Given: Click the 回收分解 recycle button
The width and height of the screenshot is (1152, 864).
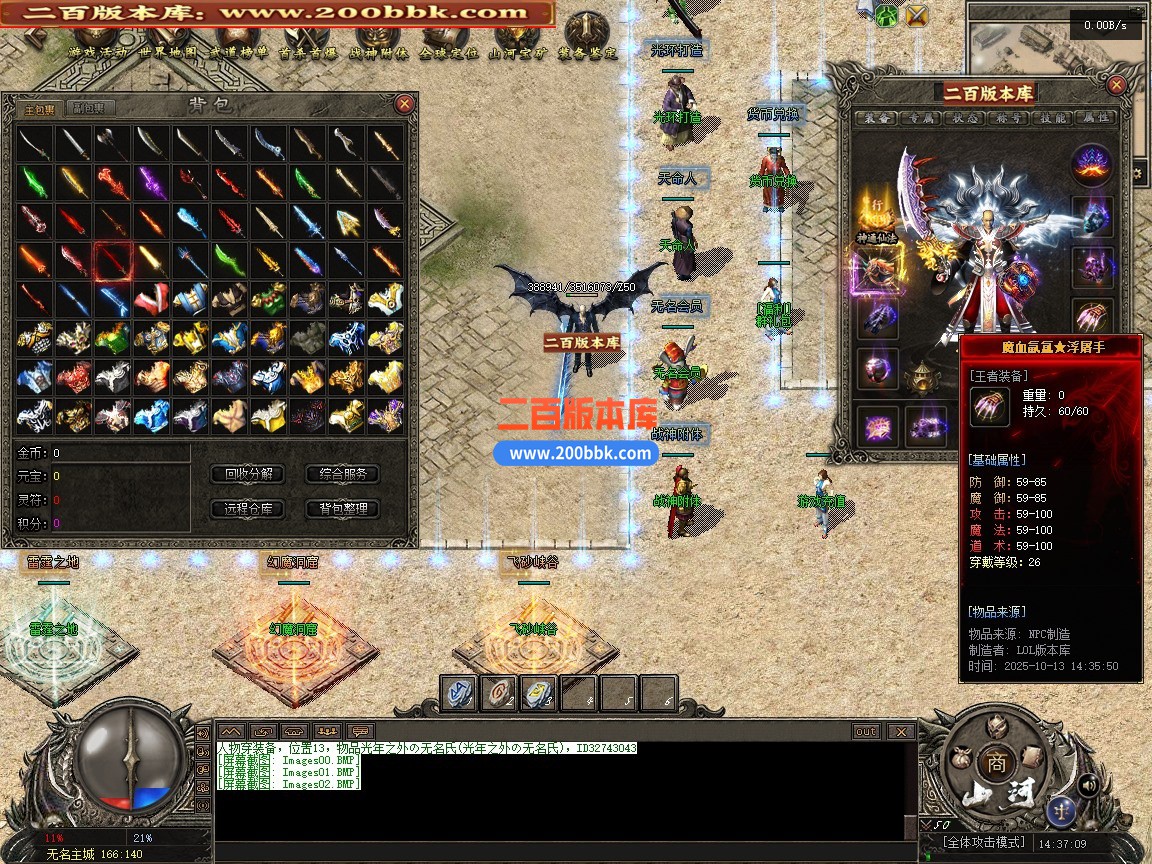Looking at the screenshot, I should click(248, 474).
